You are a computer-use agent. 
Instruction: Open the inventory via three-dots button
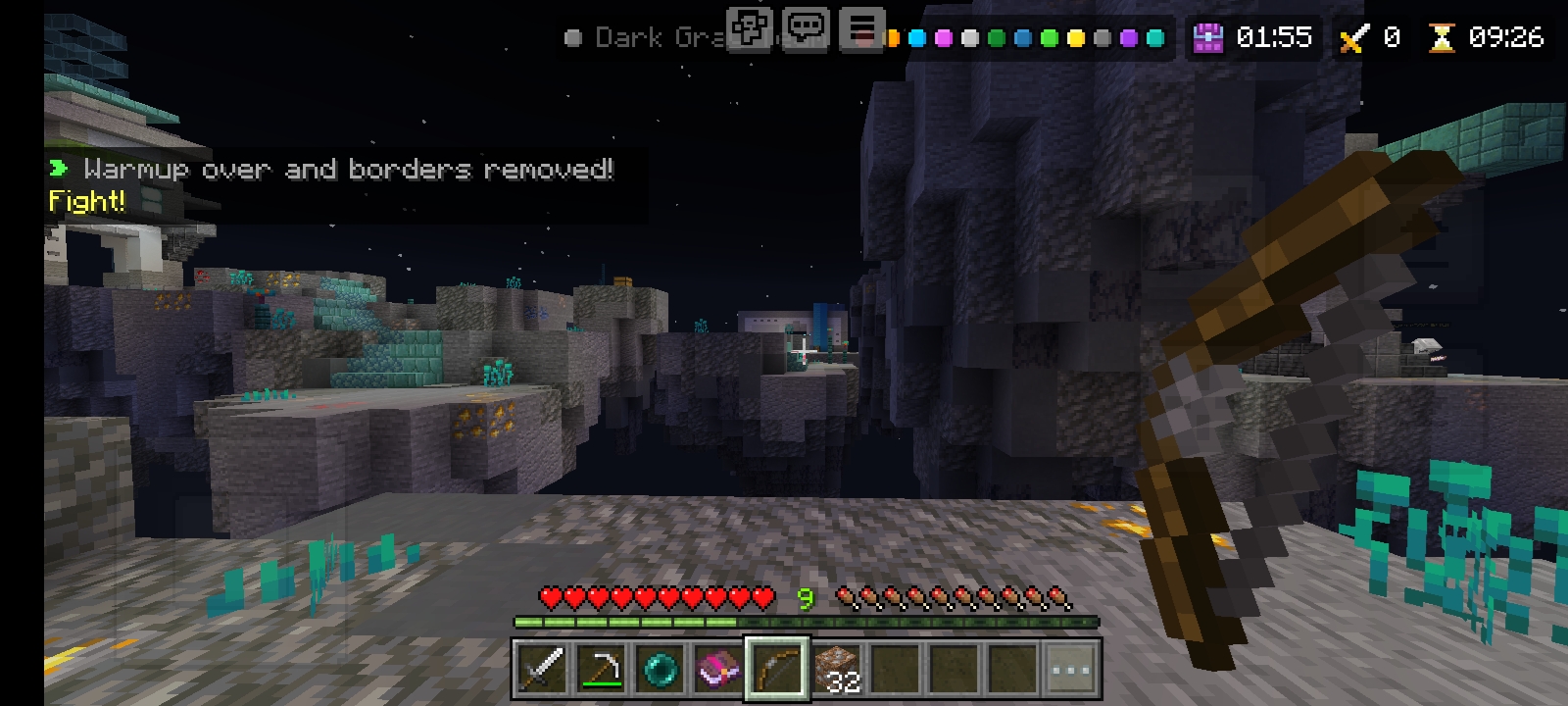pyautogui.click(x=1071, y=670)
